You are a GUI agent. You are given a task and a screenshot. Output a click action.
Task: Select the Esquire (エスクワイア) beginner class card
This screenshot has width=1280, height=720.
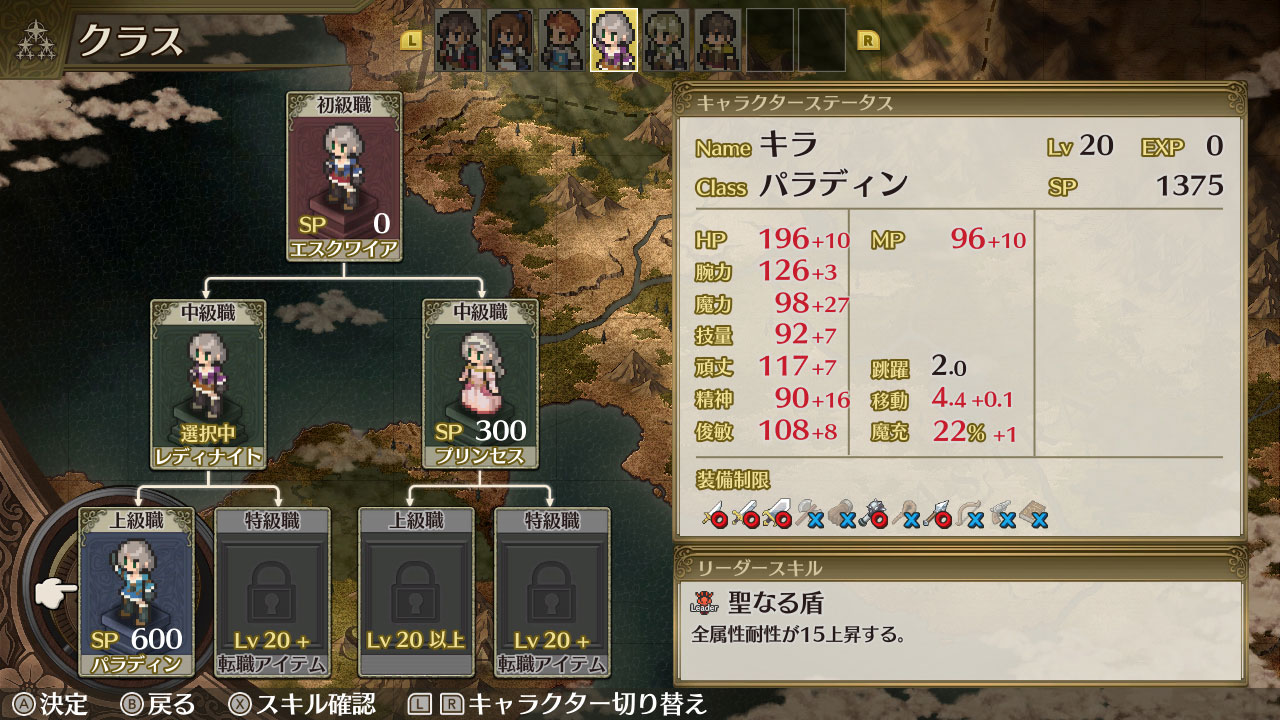pos(344,177)
